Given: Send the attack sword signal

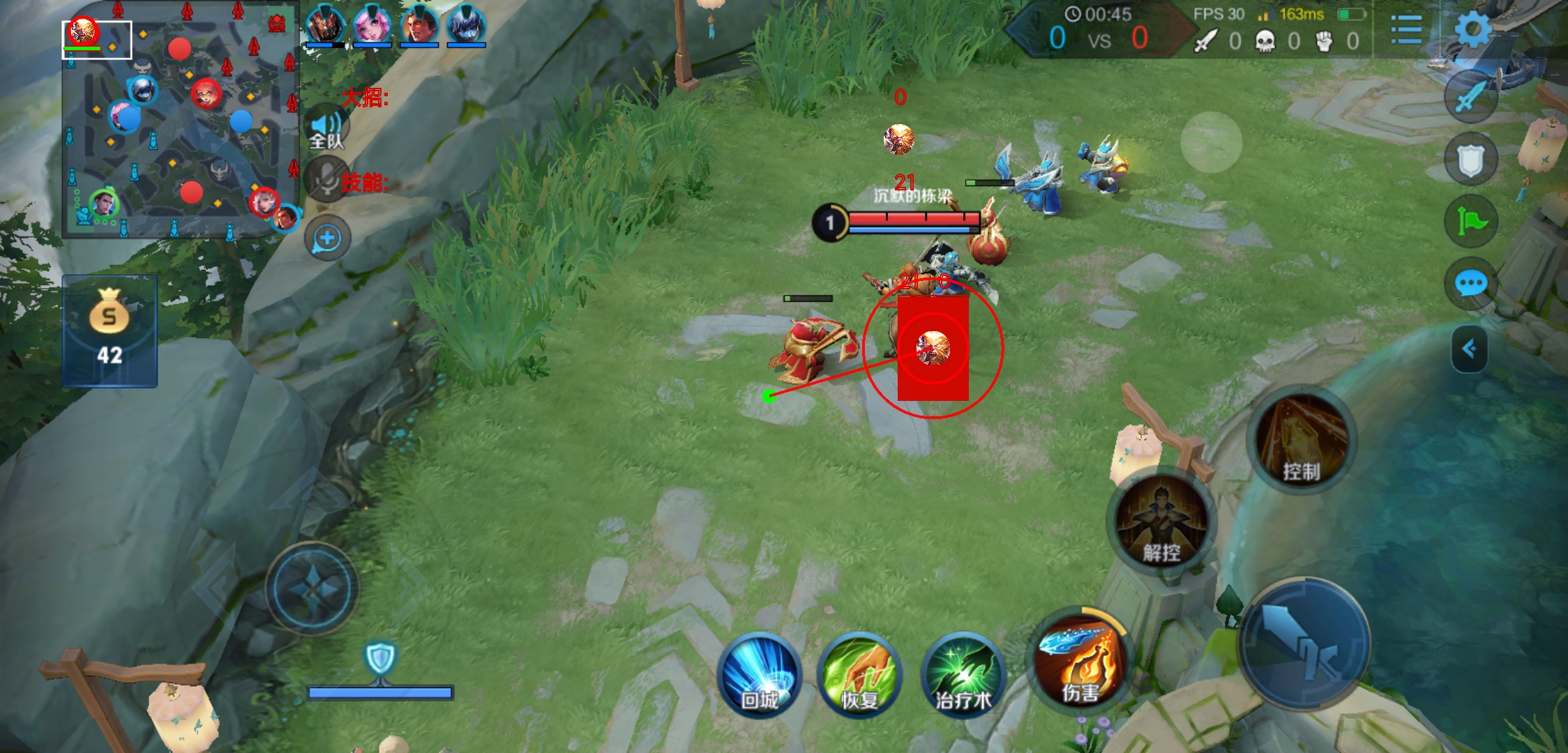Looking at the screenshot, I should coord(1470,97).
